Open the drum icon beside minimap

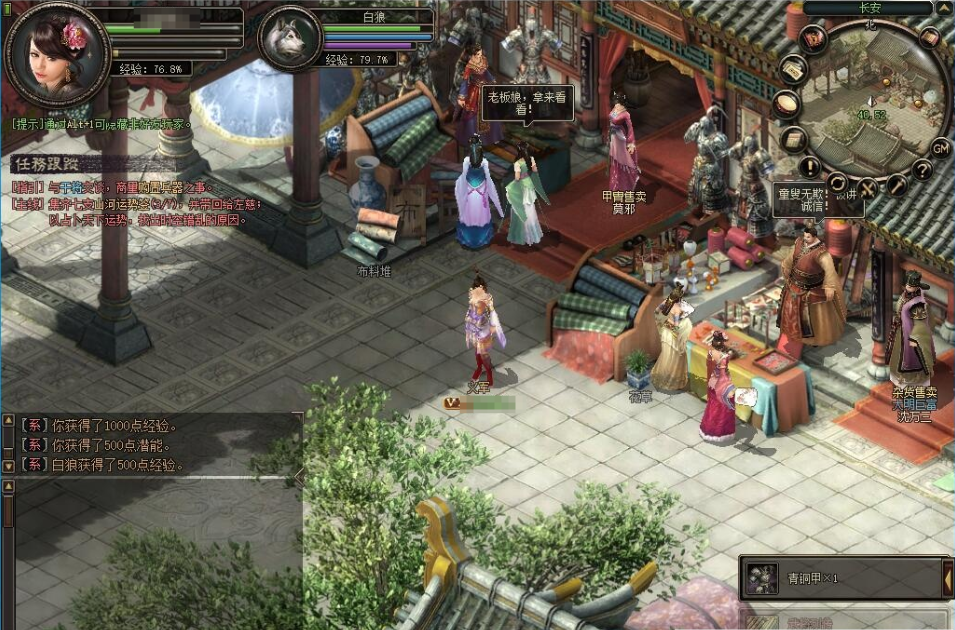pyautogui.click(x=788, y=103)
